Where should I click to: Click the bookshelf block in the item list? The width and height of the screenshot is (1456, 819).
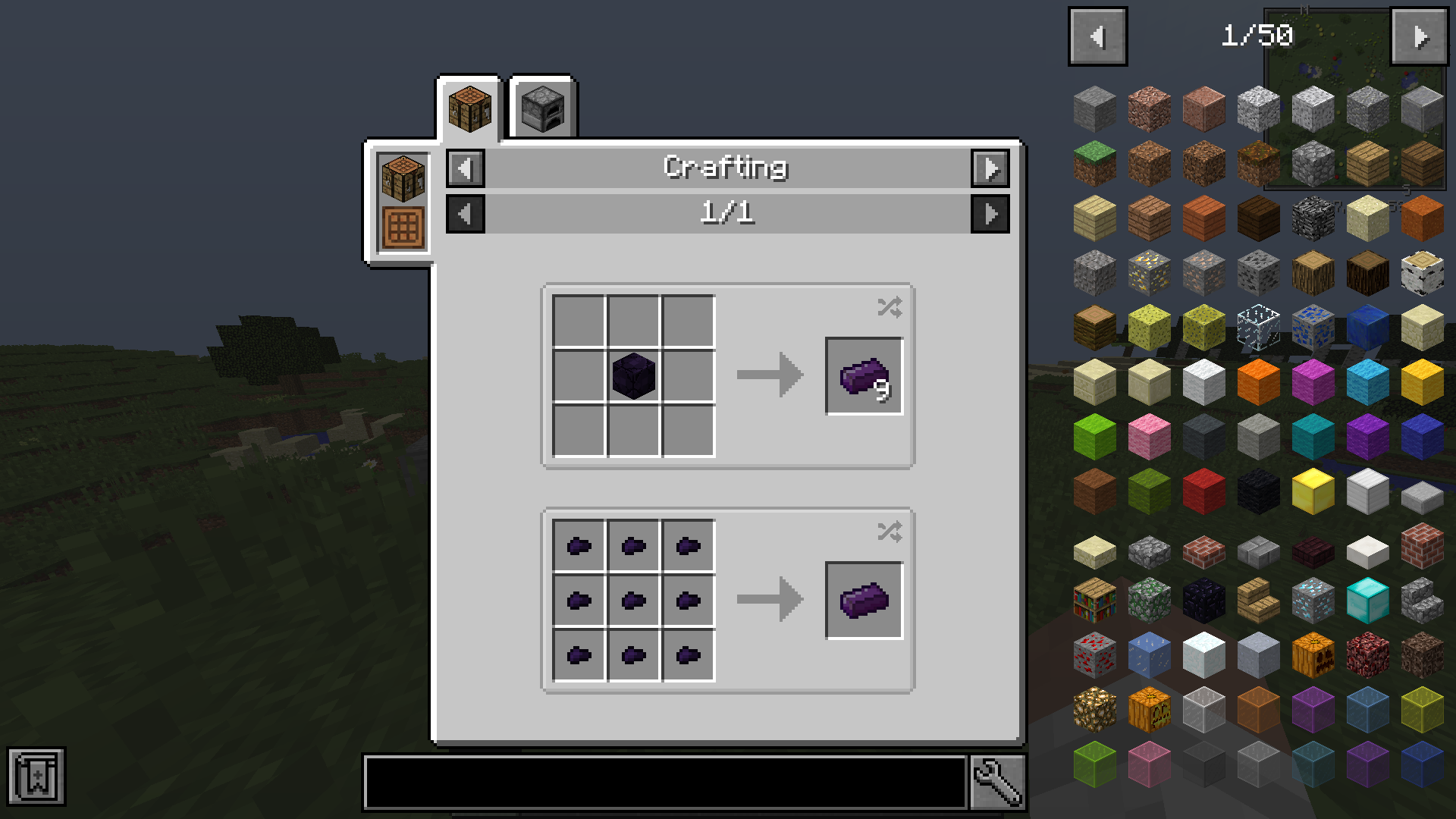tap(1094, 599)
